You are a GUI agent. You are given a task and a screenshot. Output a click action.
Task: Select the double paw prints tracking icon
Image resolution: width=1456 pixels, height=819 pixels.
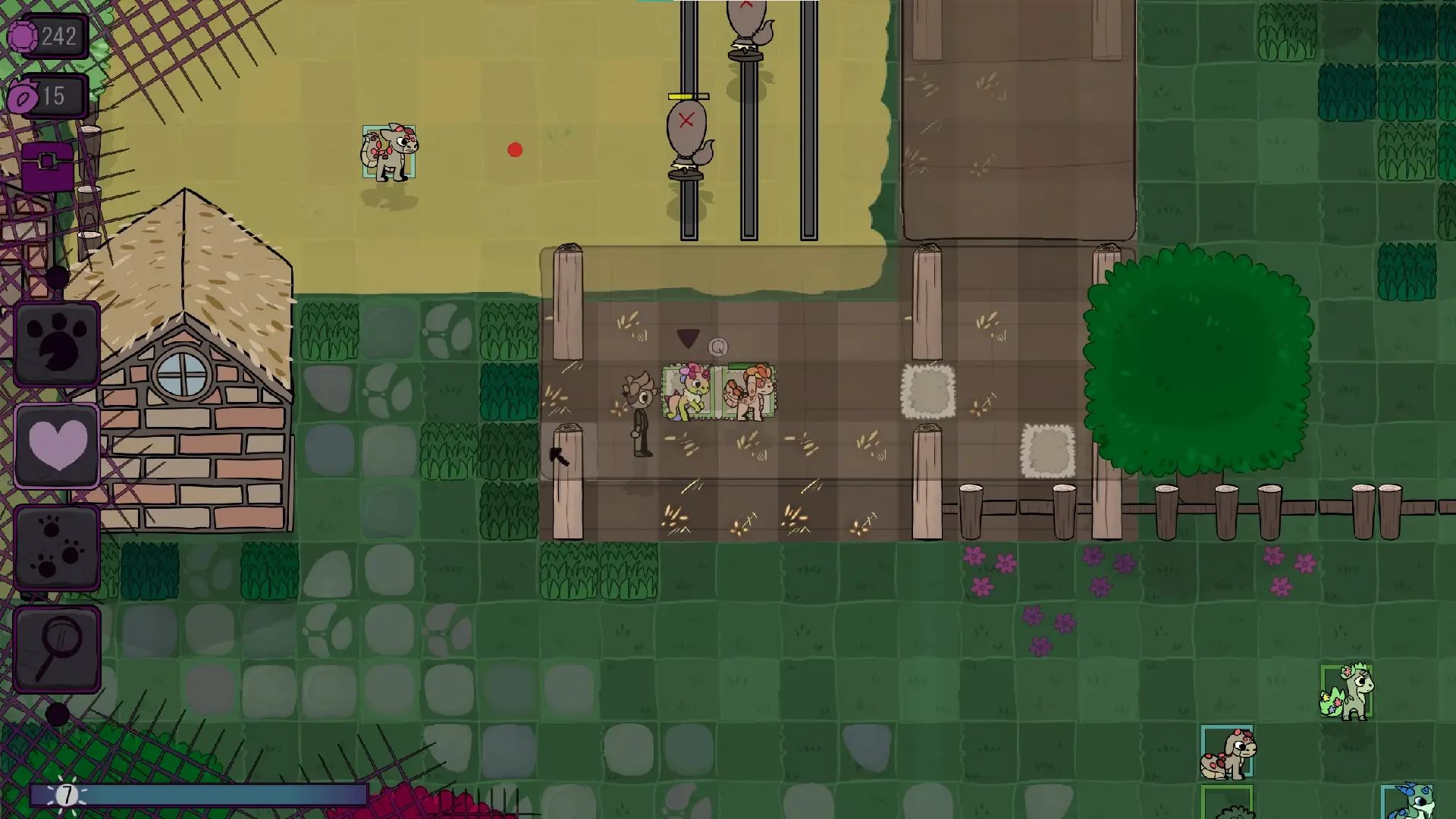click(x=58, y=544)
